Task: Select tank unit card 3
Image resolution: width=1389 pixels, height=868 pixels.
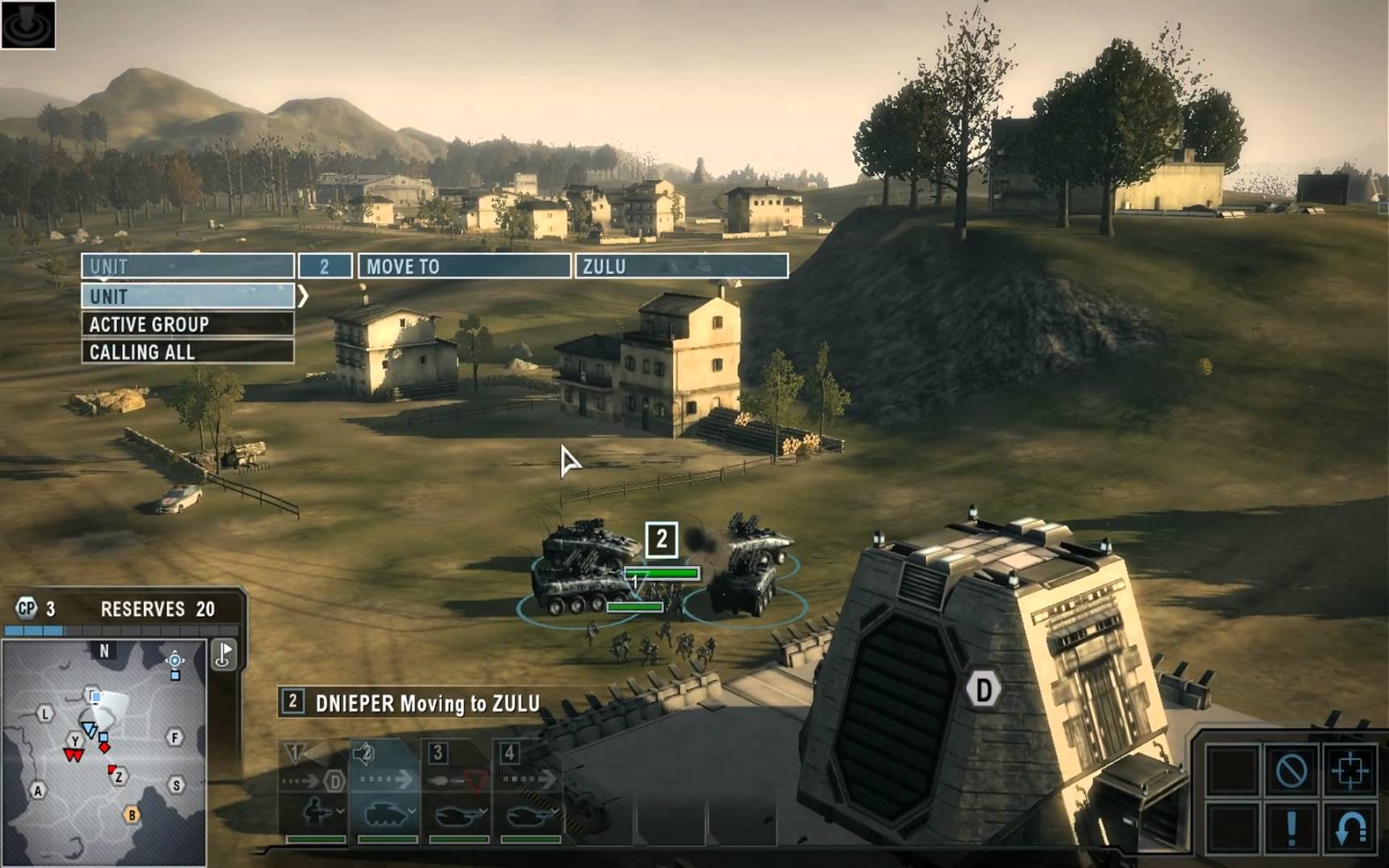Action: pos(458,792)
